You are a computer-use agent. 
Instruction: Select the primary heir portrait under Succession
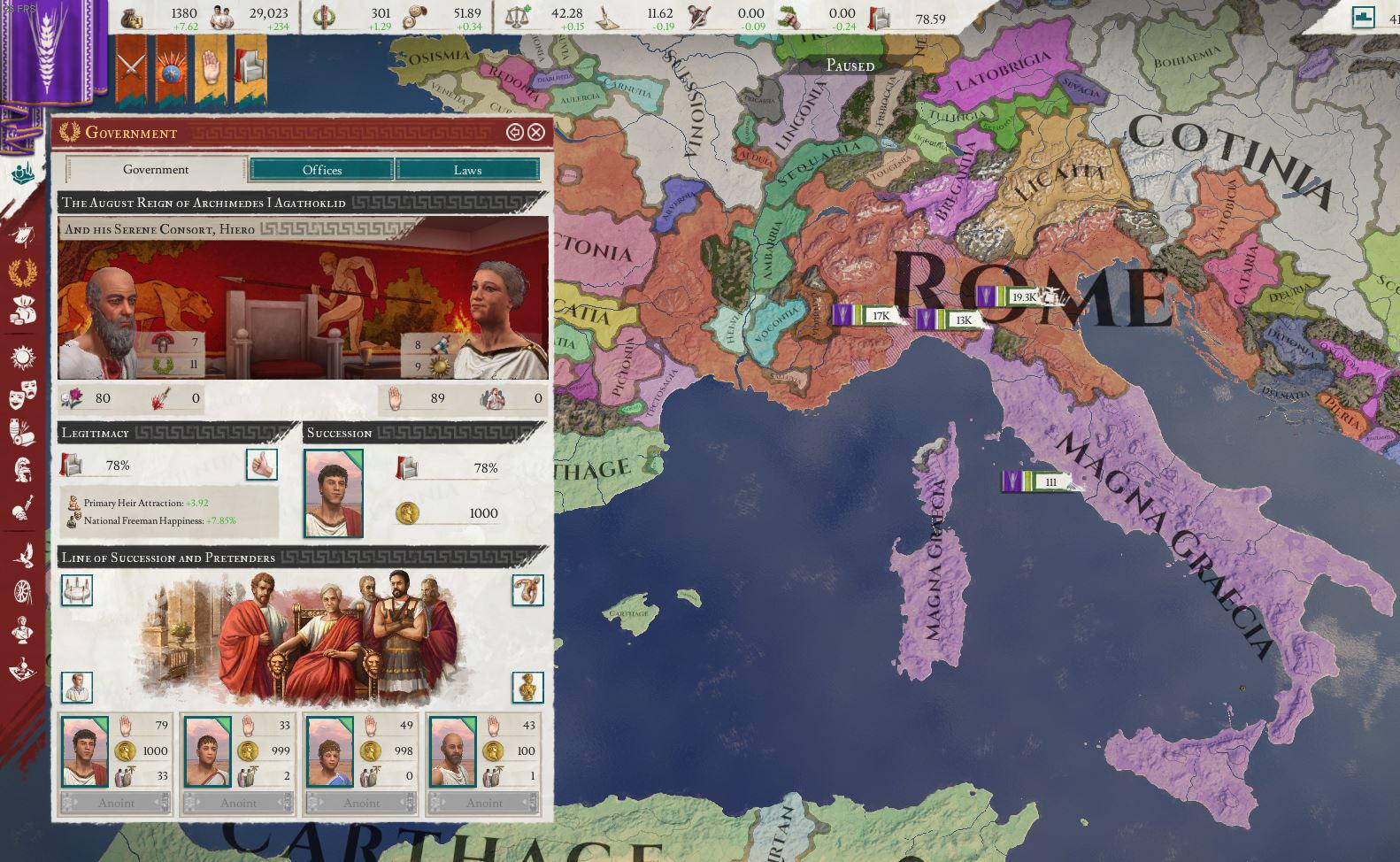pos(335,493)
